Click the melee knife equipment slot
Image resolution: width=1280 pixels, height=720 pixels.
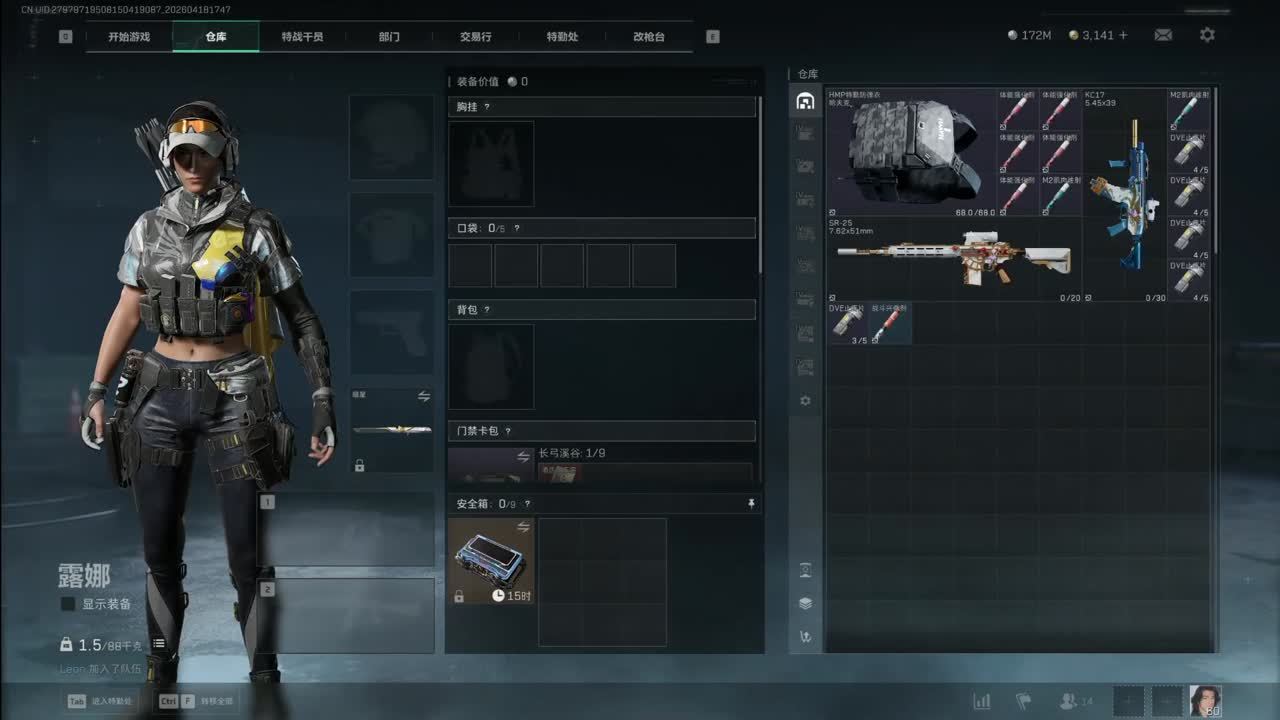click(392, 431)
